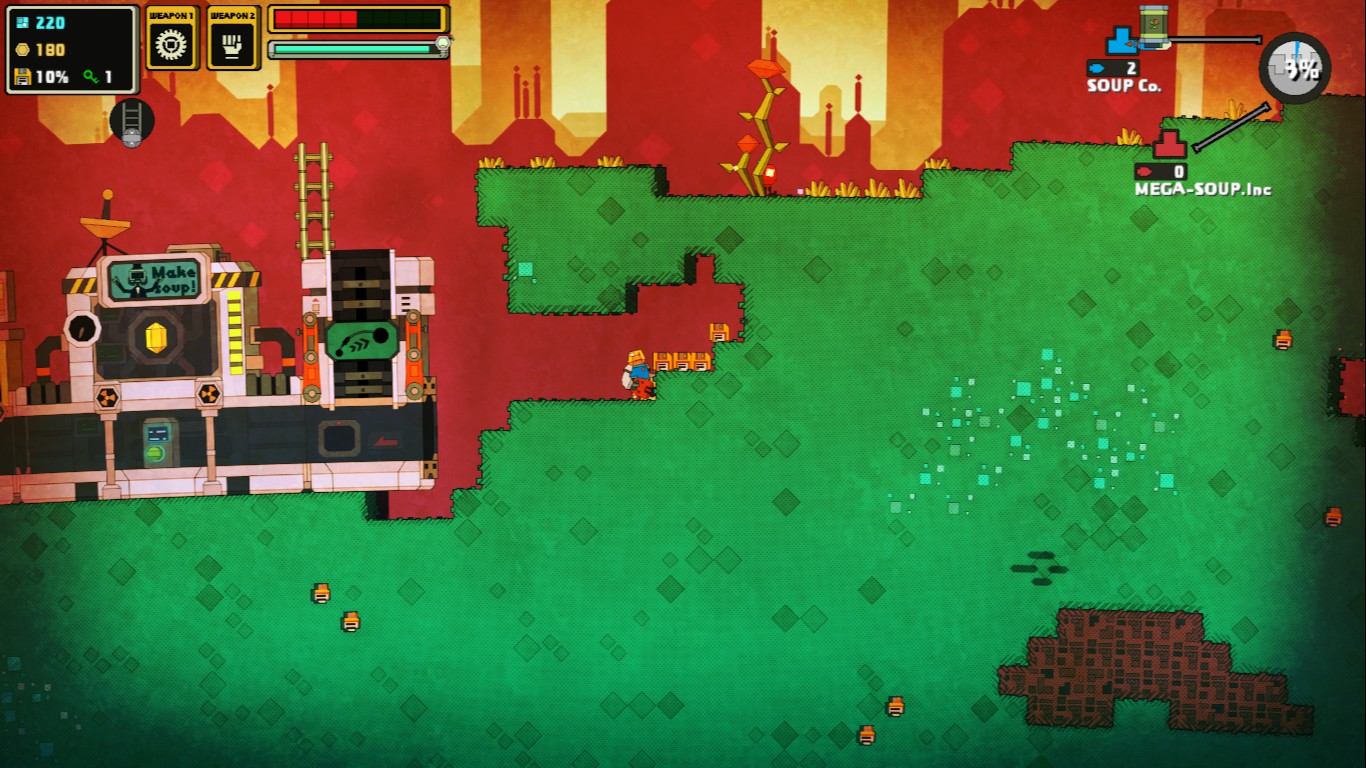The height and width of the screenshot is (768, 1366).
Task: Select the Weapon 2 fist slot
Action: [233, 43]
